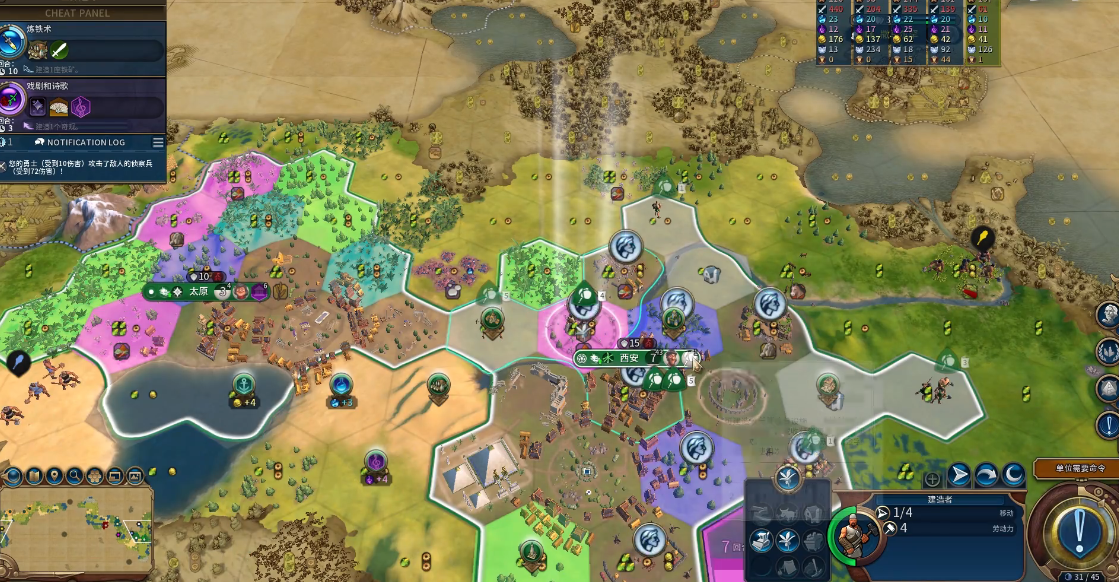The width and height of the screenshot is (1119, 582).
Task: Choose the builder's move-to action
Action: tap(959, 475)
